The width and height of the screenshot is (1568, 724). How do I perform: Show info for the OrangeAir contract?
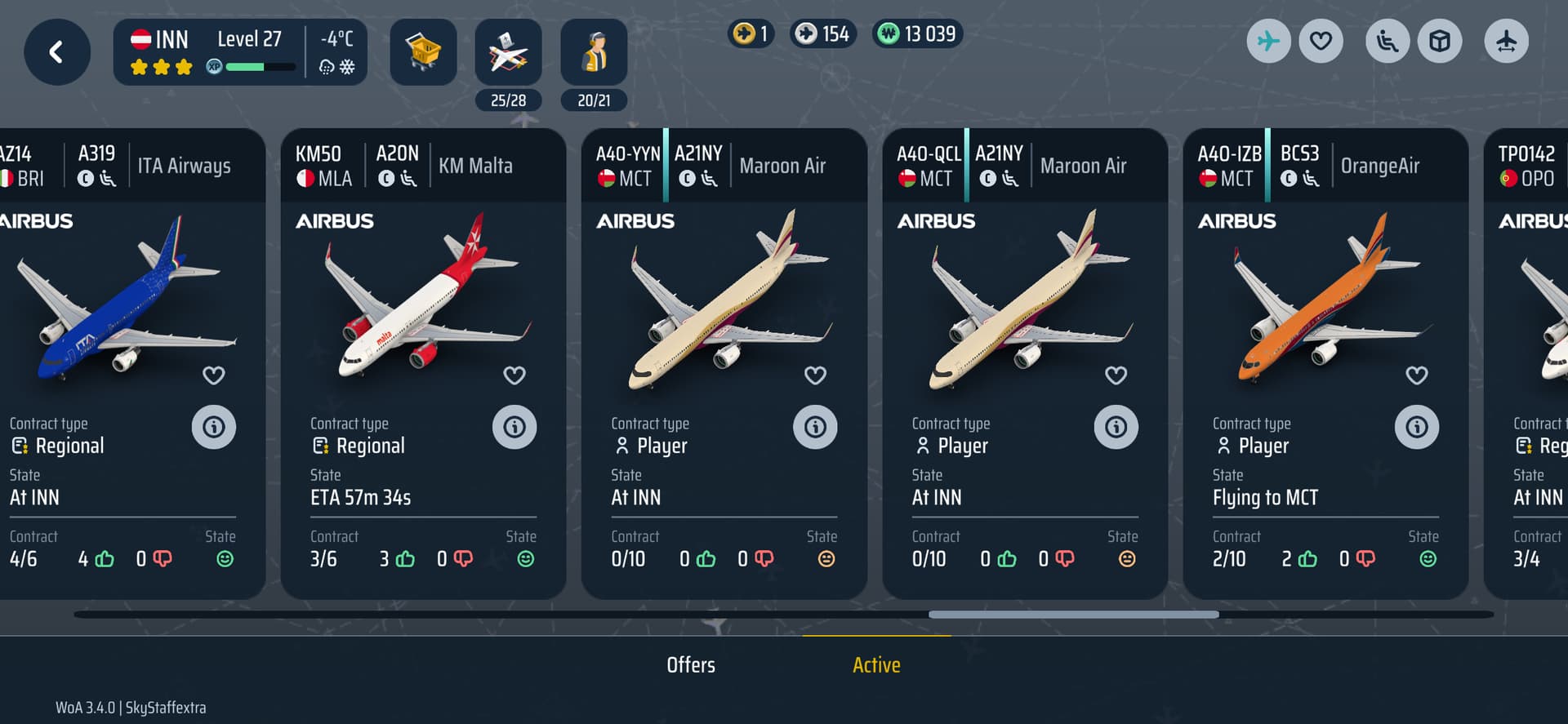(1417, 427)
